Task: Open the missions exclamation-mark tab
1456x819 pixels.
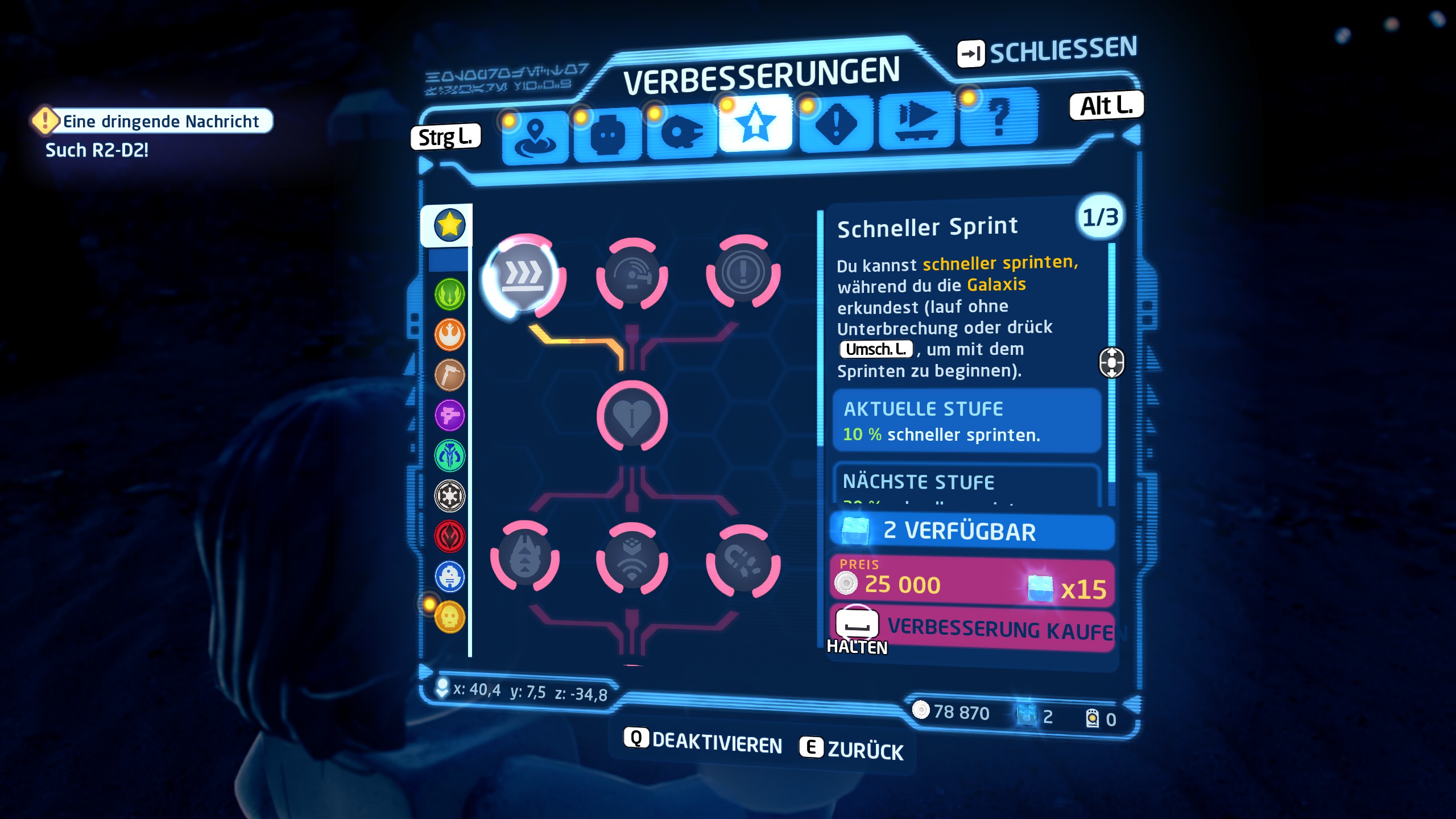Action: point(835,123)
